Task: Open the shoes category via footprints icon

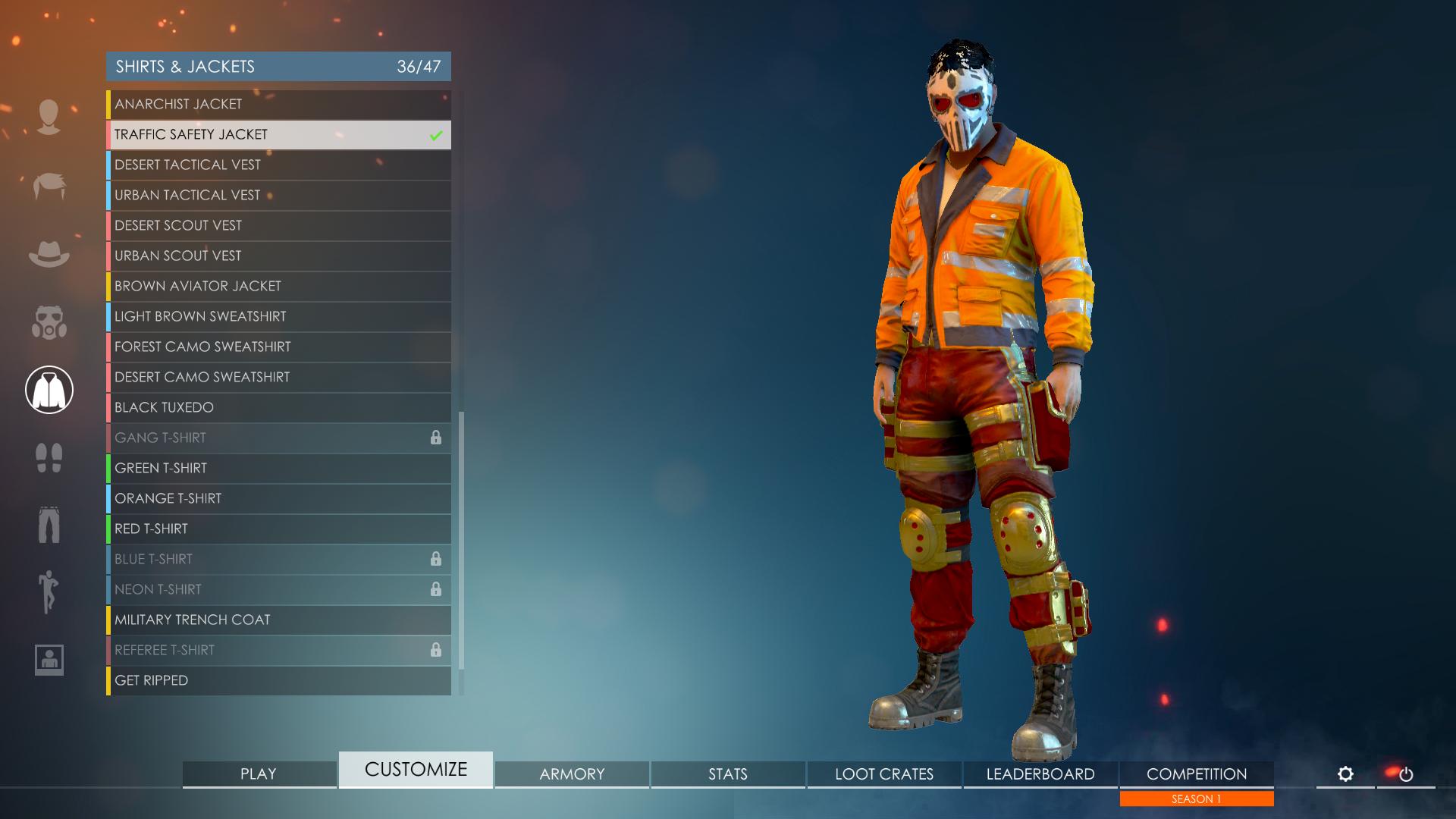Action: tap(49, 457)
